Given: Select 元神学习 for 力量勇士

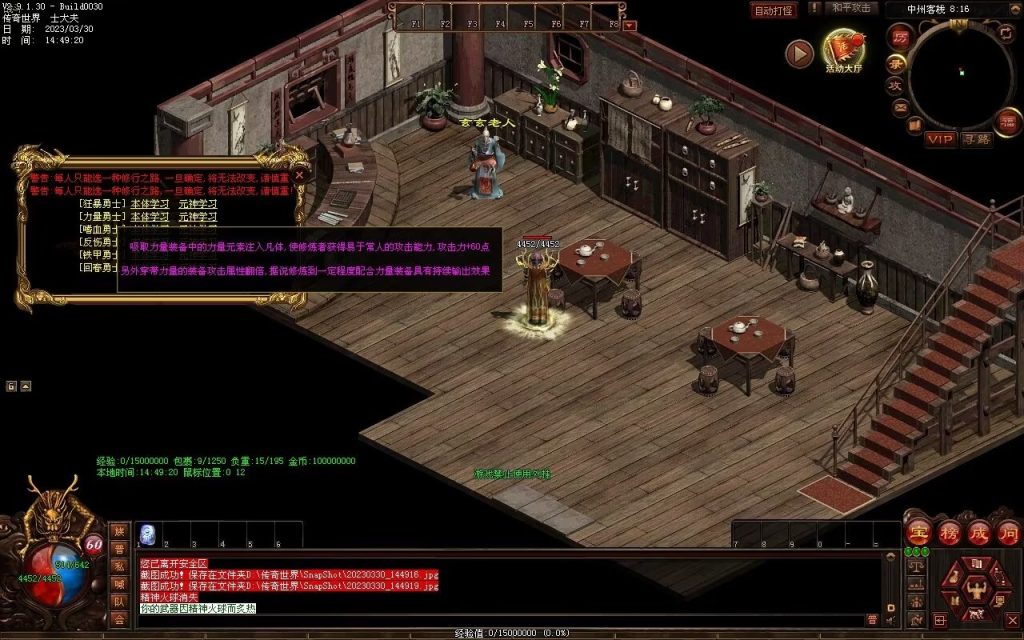Looking at the screenshot, I should coord(198,216).
